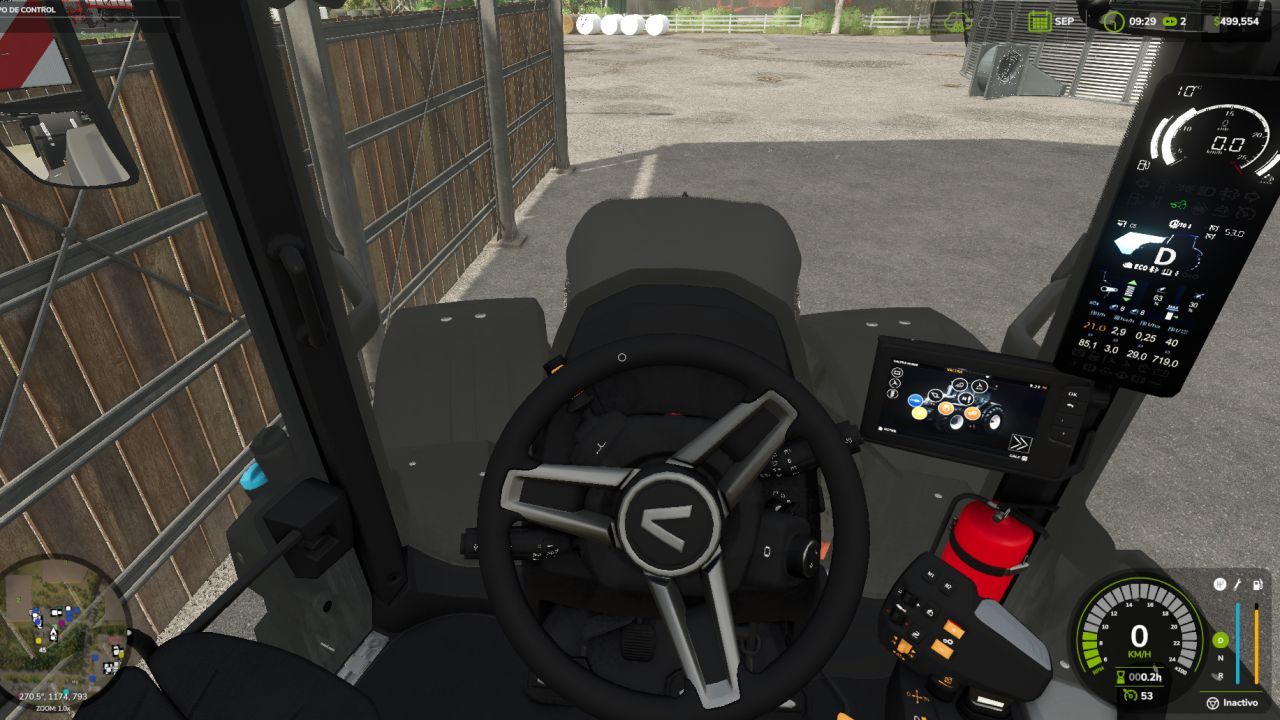This screenshot has width=1280, height=720.
Task: Toggle the ECO mode indicator on the dashboard
Action: (1141, 267)
